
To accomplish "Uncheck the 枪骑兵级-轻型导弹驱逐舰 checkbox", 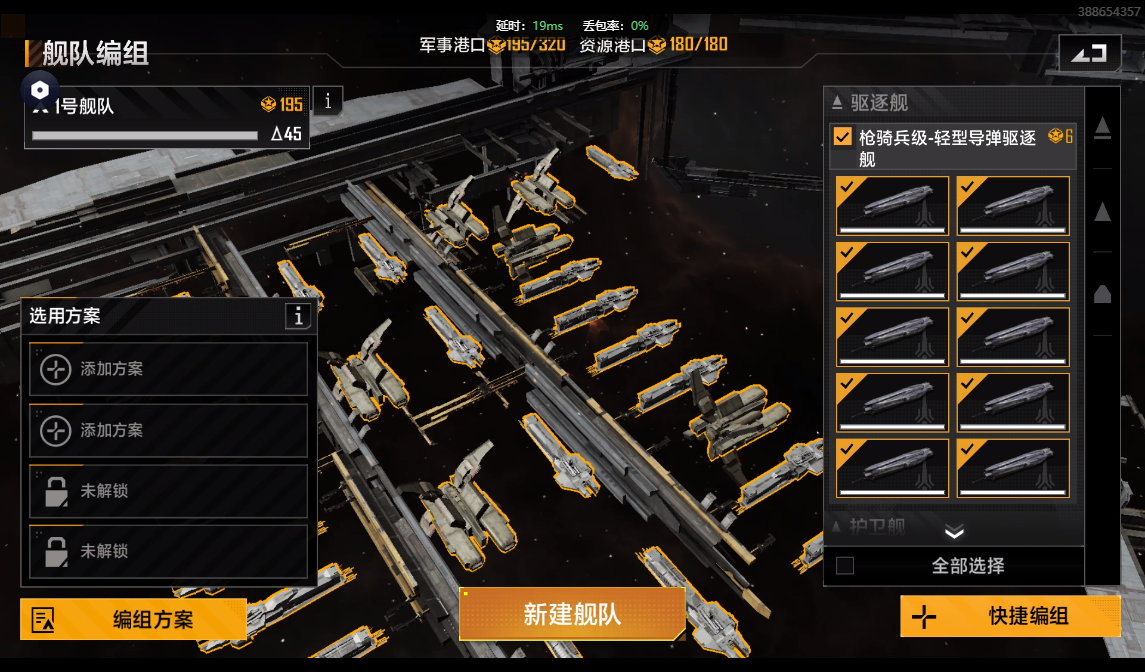I will coord(843,137).
